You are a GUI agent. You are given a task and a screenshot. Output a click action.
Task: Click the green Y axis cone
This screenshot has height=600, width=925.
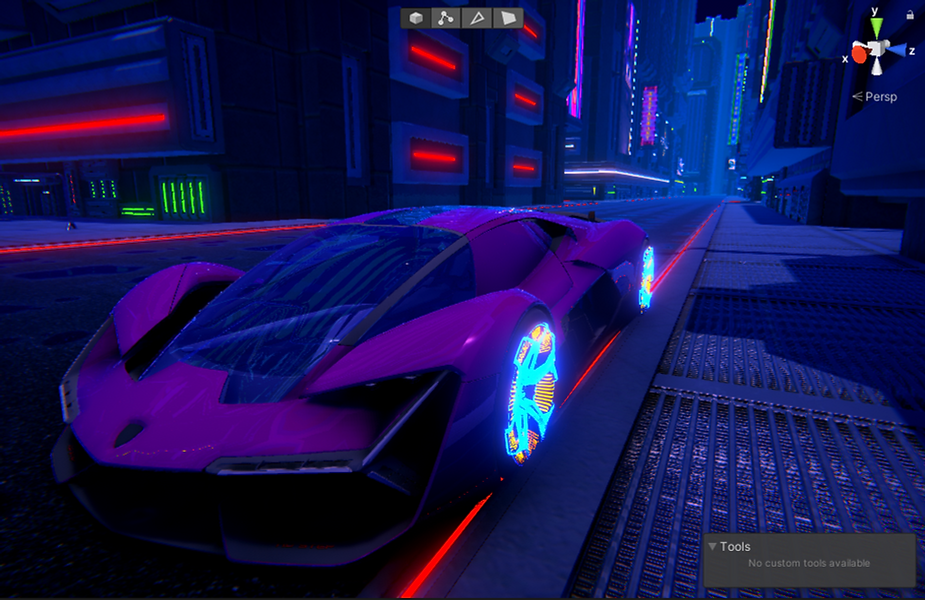click(x=876, y=26)
